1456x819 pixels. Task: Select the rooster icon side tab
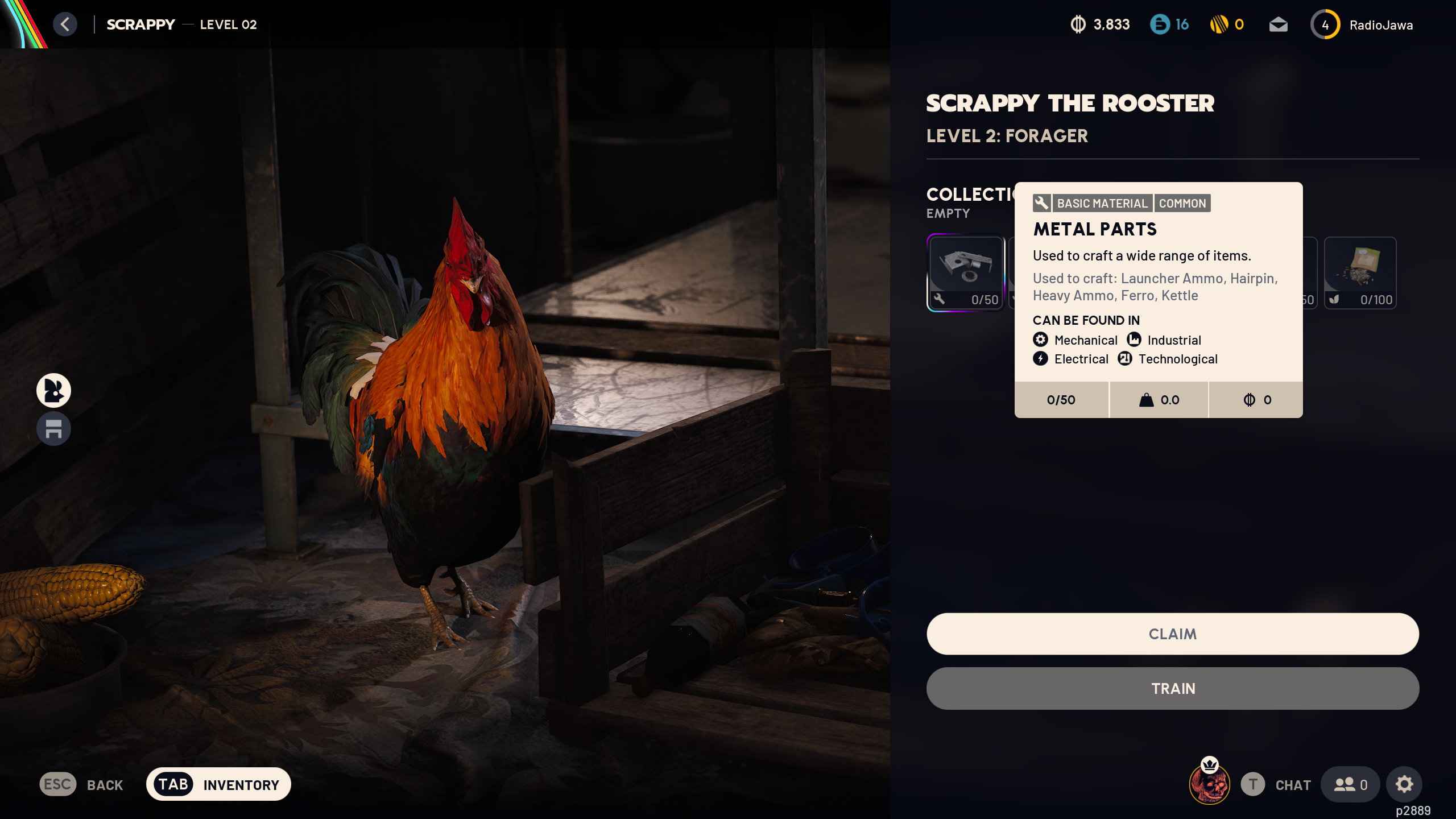pos(53,390)
